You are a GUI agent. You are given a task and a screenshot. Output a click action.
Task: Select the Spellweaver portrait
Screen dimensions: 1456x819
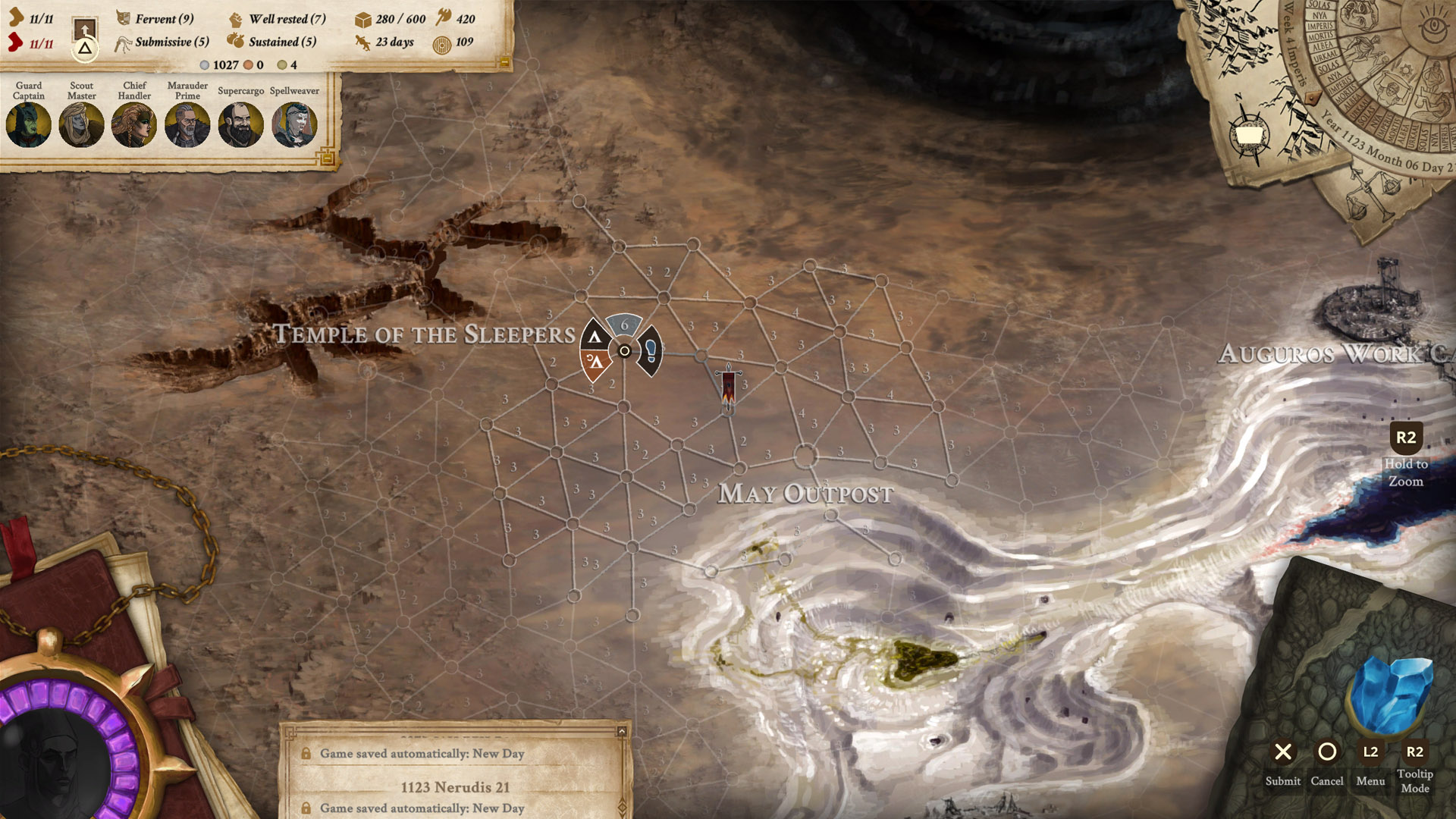(x=294, y=124)
